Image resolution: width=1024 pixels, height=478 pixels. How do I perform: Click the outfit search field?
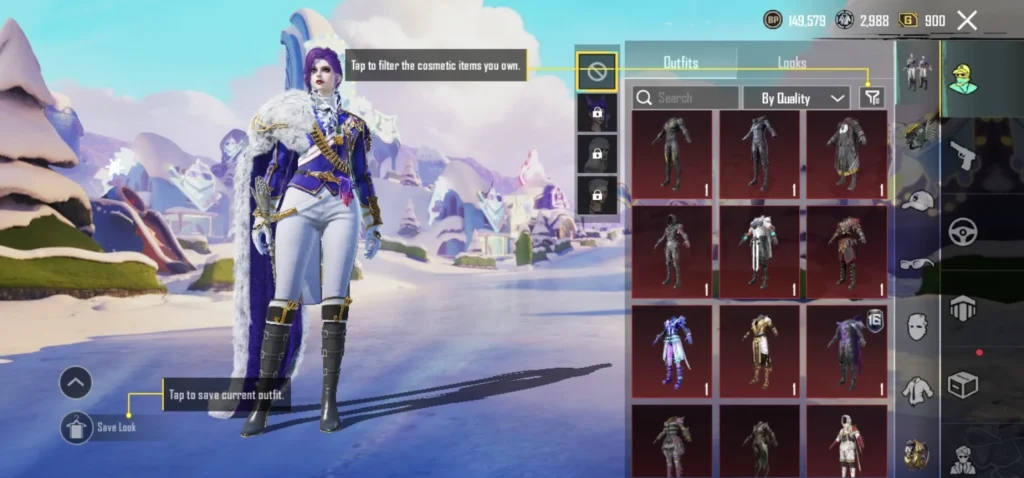686,98
